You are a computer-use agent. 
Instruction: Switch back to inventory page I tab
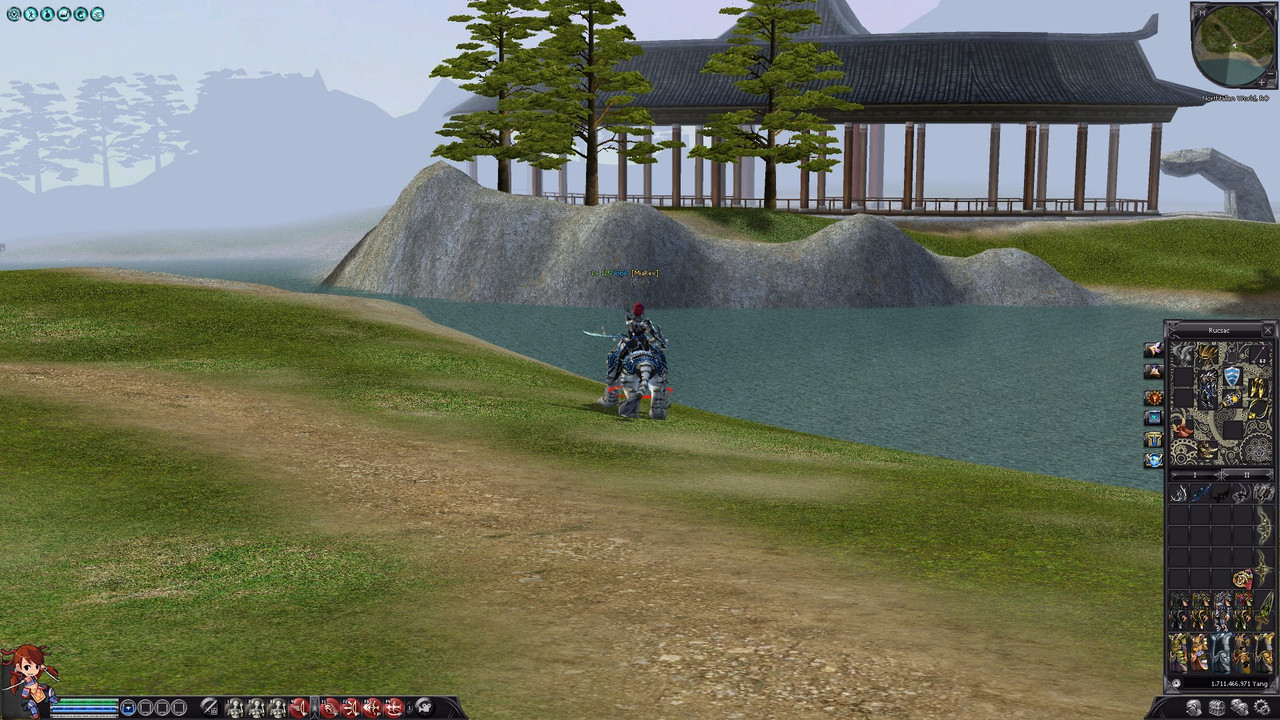tap(1194, 473)
